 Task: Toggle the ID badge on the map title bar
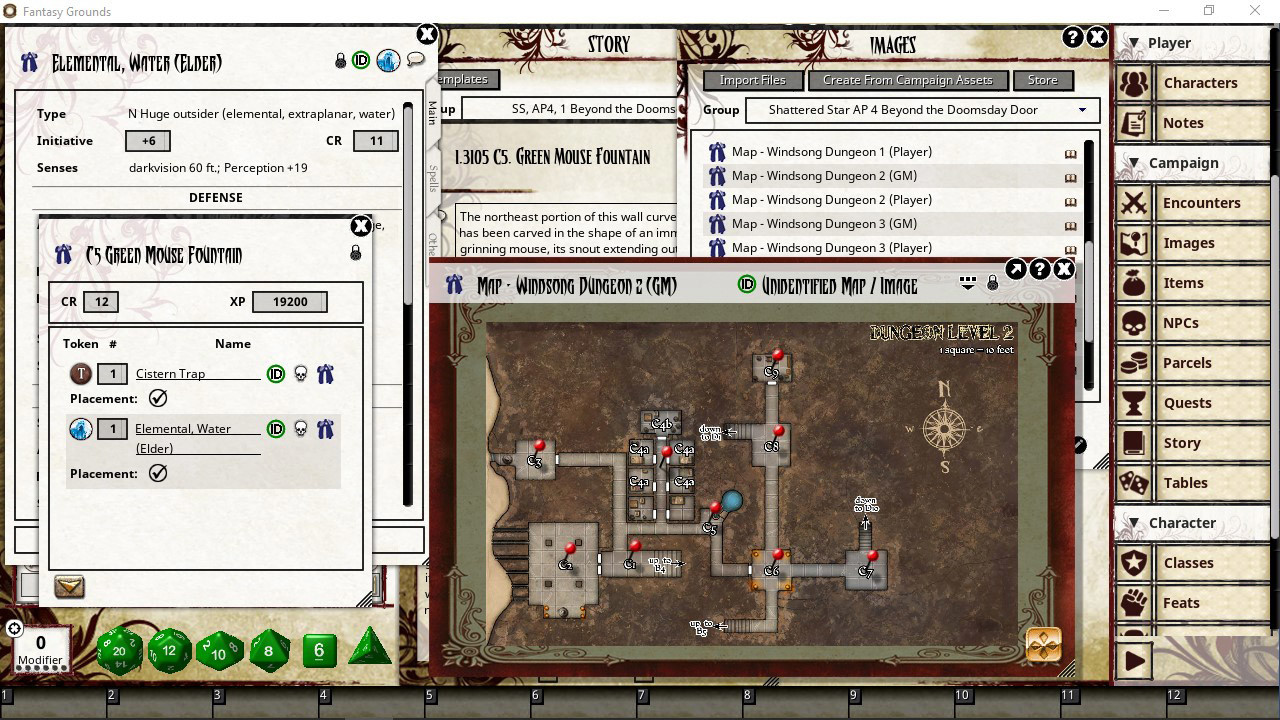click(x=746, y=285)
